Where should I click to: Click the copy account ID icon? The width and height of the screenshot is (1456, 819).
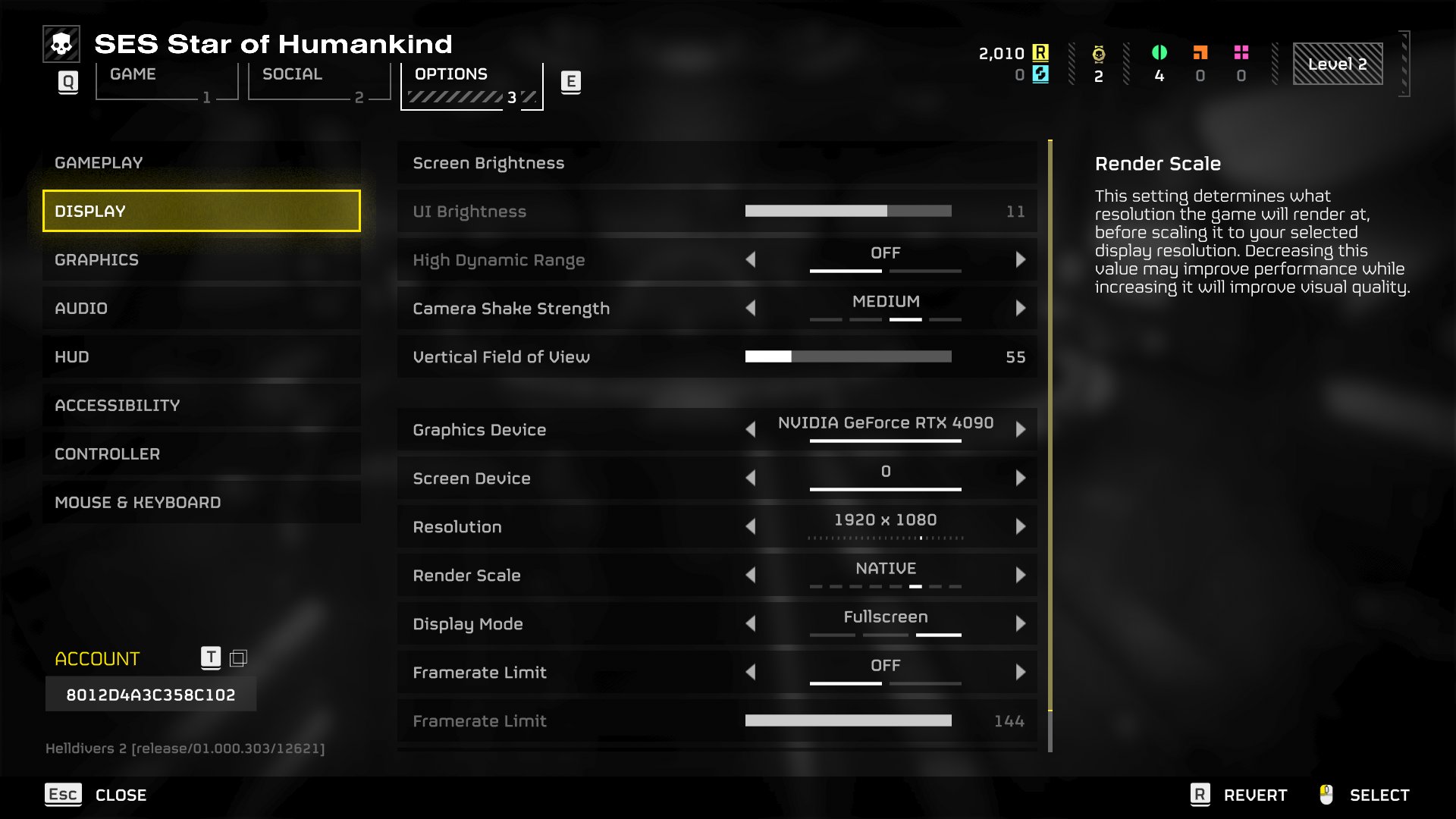click(x=240, y=658)
